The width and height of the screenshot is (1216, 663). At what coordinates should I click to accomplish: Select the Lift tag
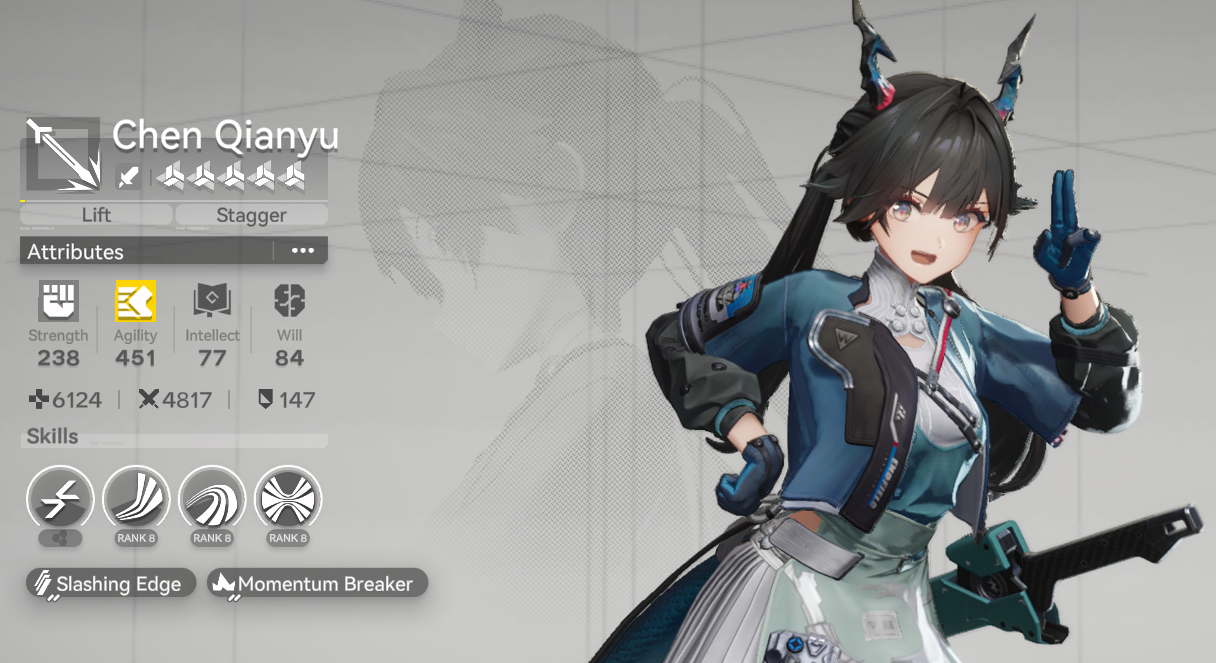pyautogui.click(x=96, y=215)
